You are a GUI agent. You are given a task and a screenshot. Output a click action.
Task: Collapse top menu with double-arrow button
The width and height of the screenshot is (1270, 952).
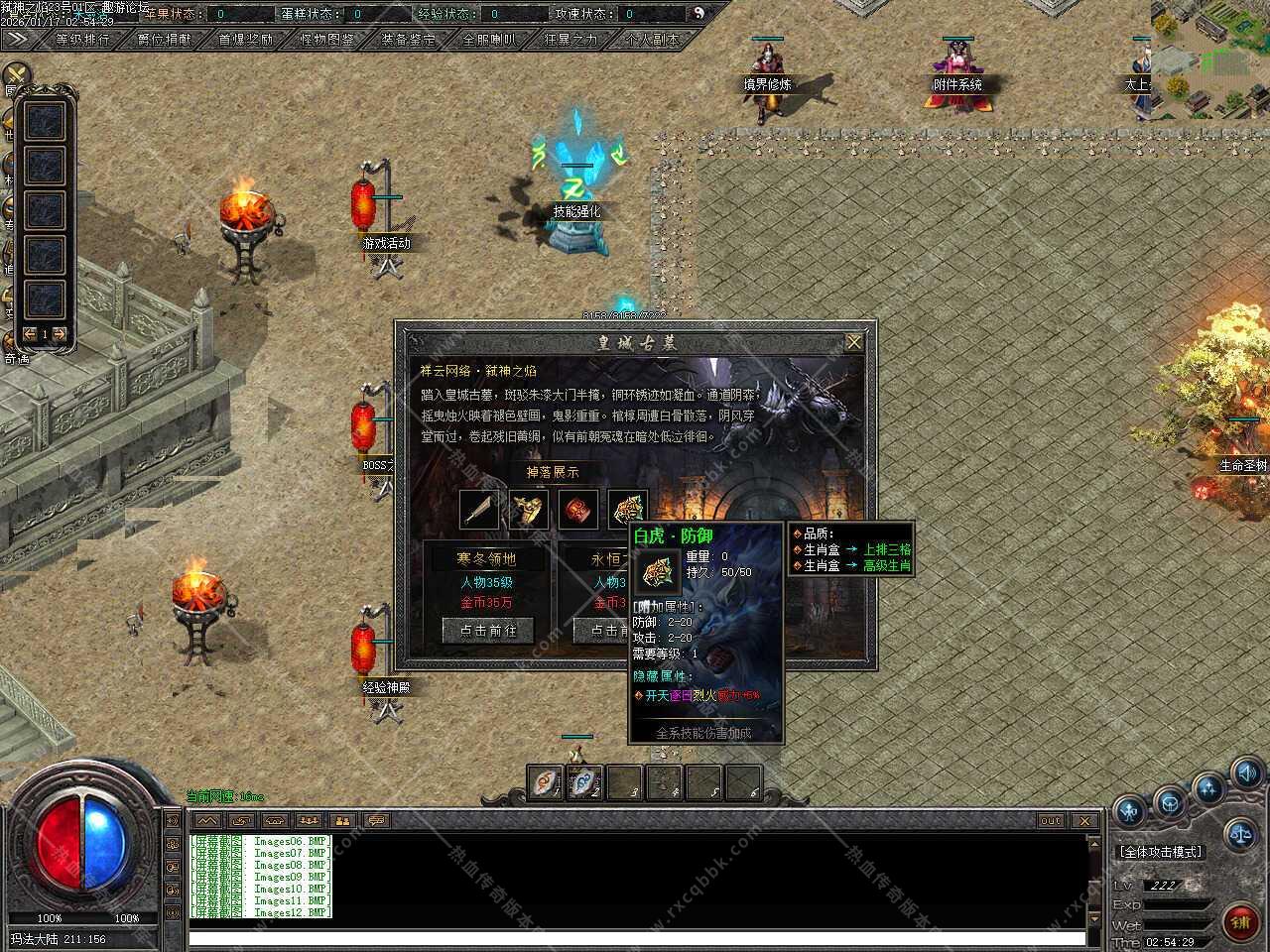coord(17,40)
